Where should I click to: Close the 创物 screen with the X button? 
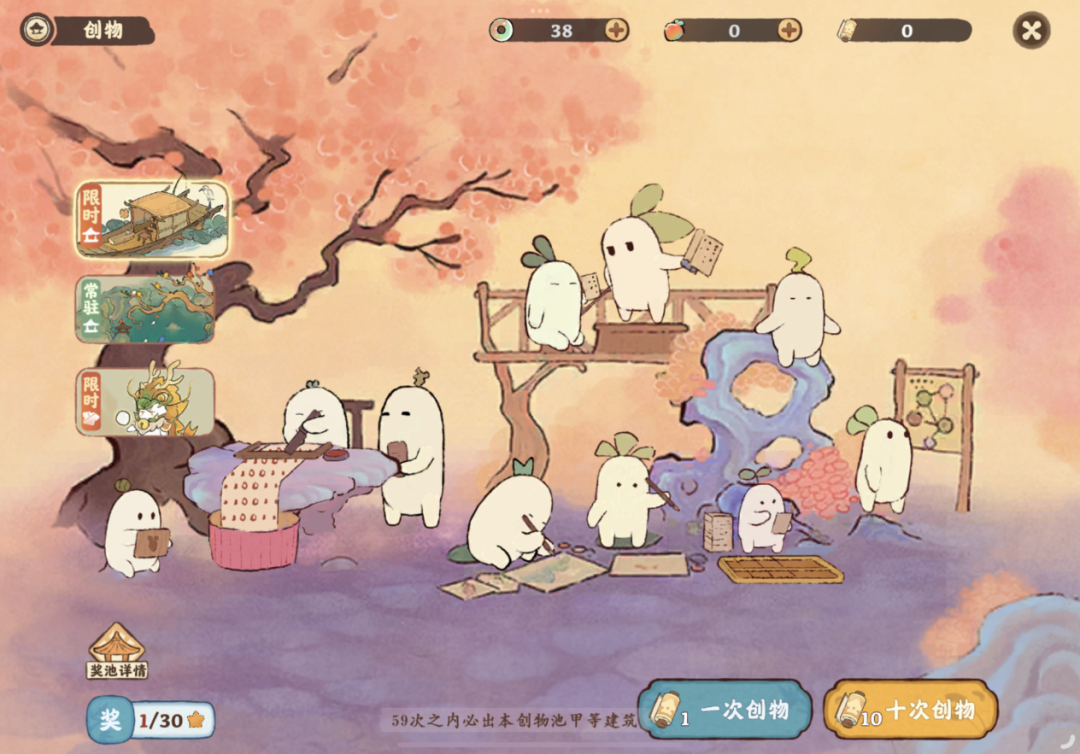1031,30
